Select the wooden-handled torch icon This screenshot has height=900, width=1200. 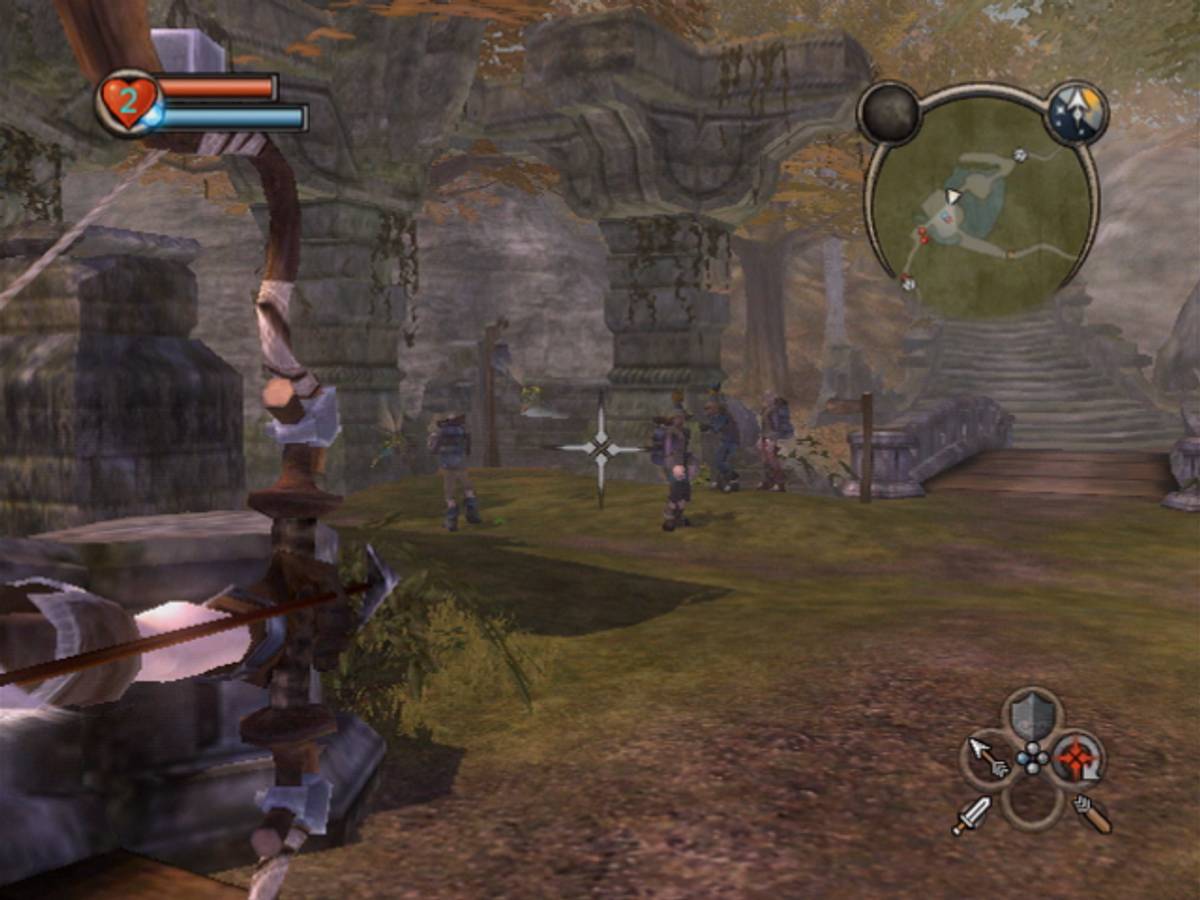coord(1093,814)
